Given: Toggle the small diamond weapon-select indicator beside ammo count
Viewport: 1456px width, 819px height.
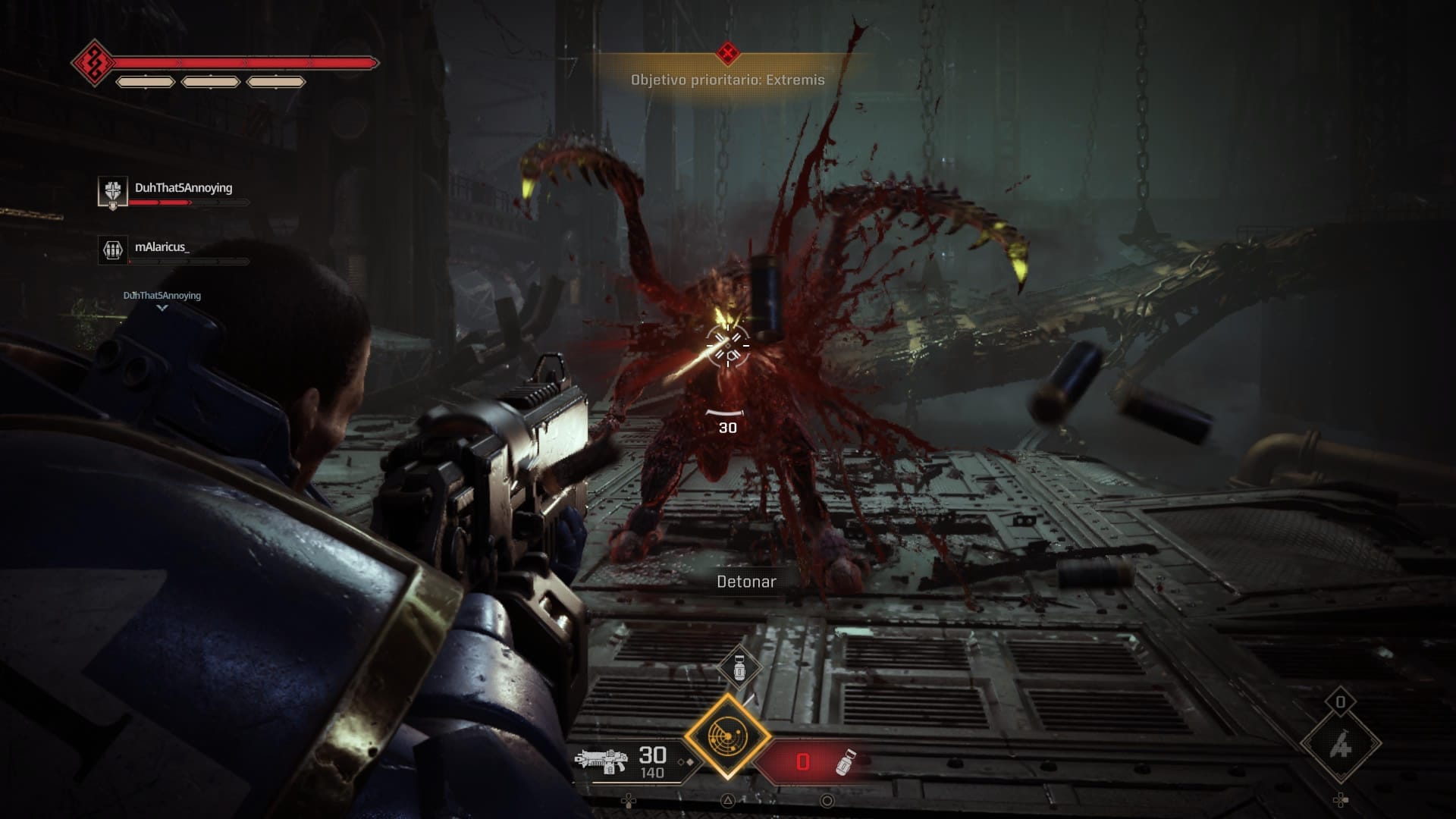Looking at the screenshot, I should [686, 763].
